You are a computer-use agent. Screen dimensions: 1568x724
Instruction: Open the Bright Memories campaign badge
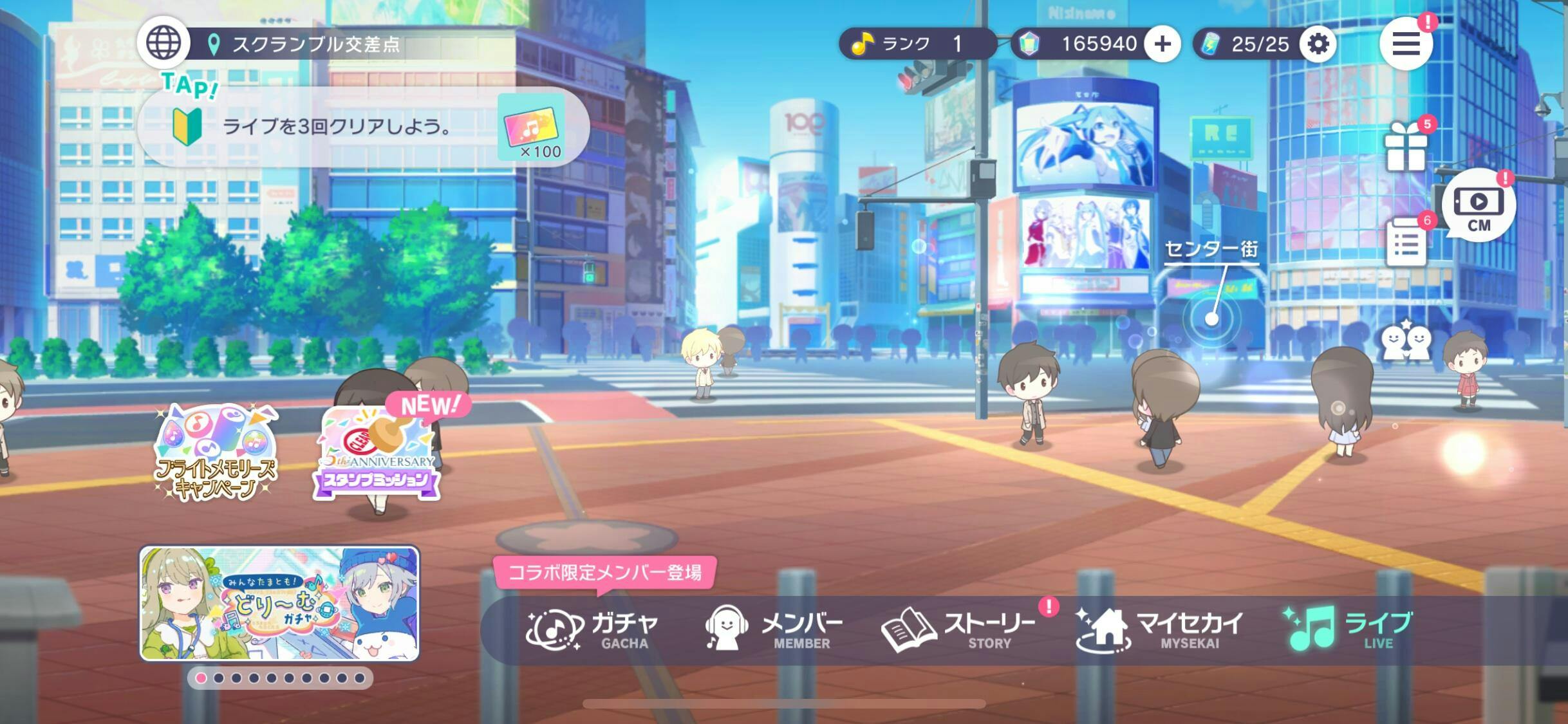[x=216, y=452]
